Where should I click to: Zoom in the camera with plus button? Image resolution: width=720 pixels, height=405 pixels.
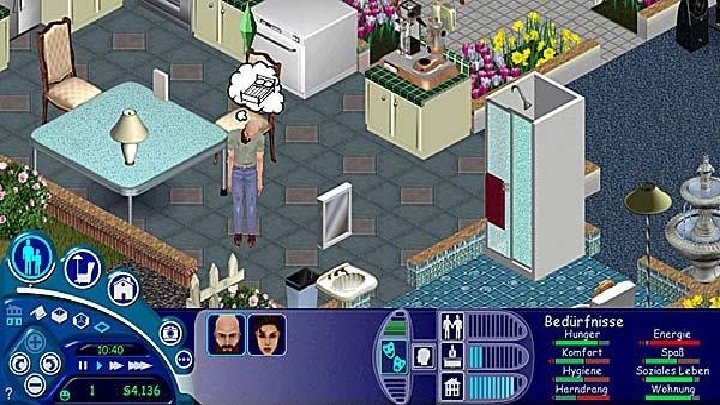tap(34, 342)
